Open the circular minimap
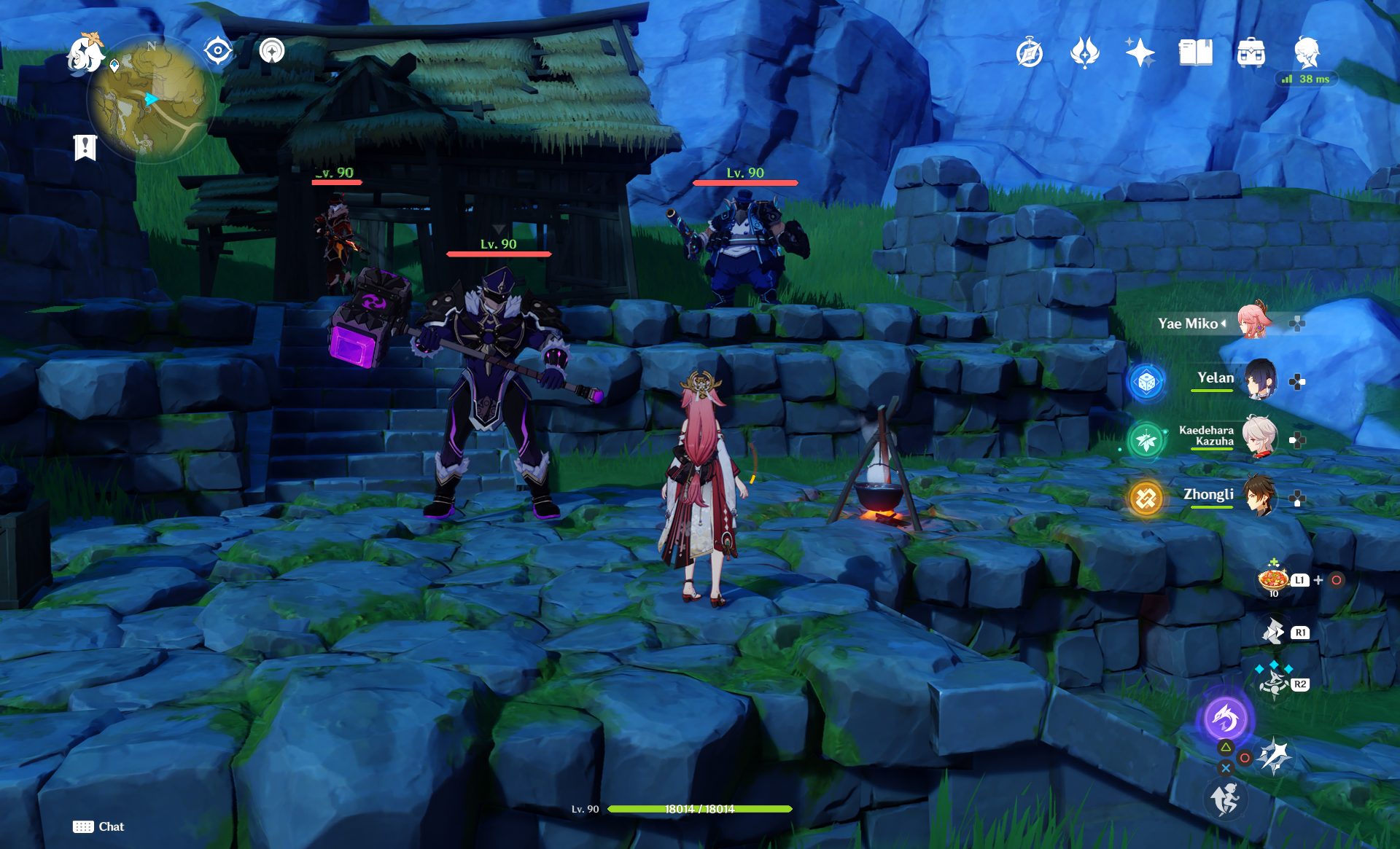The height and width of the screenshot is (849, 1400). (151, 98)
